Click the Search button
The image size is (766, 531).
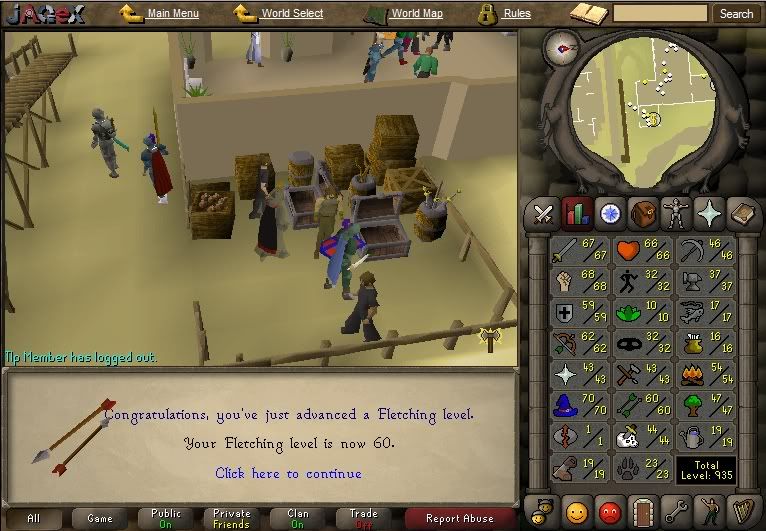[736, 14]
